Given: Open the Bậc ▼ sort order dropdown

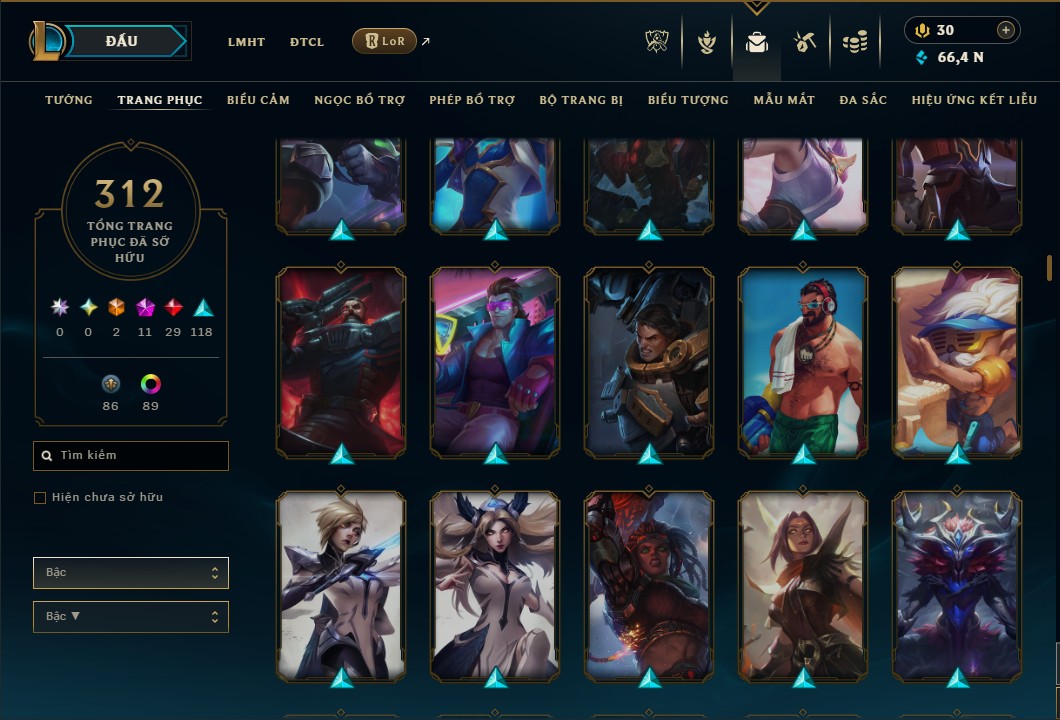Looking at the screenshot, I should [131, 617].
